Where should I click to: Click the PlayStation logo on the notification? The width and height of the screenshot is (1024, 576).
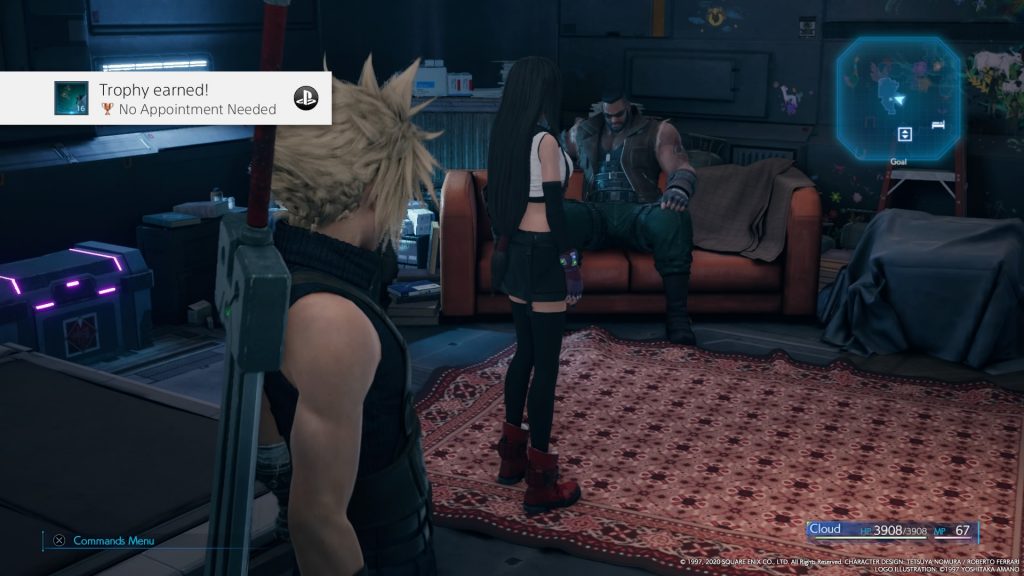coord(305,98)
